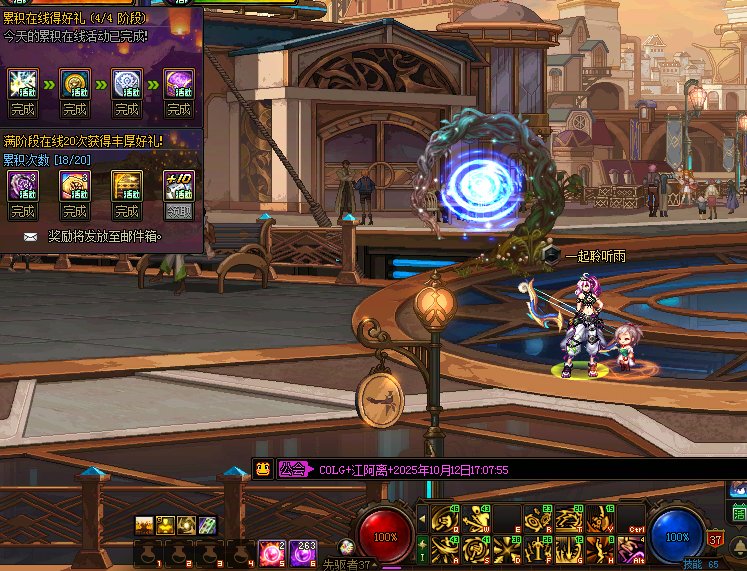Use the pink orb consumable in slot 5
The image size is (747, 571).
coord(271,551)
